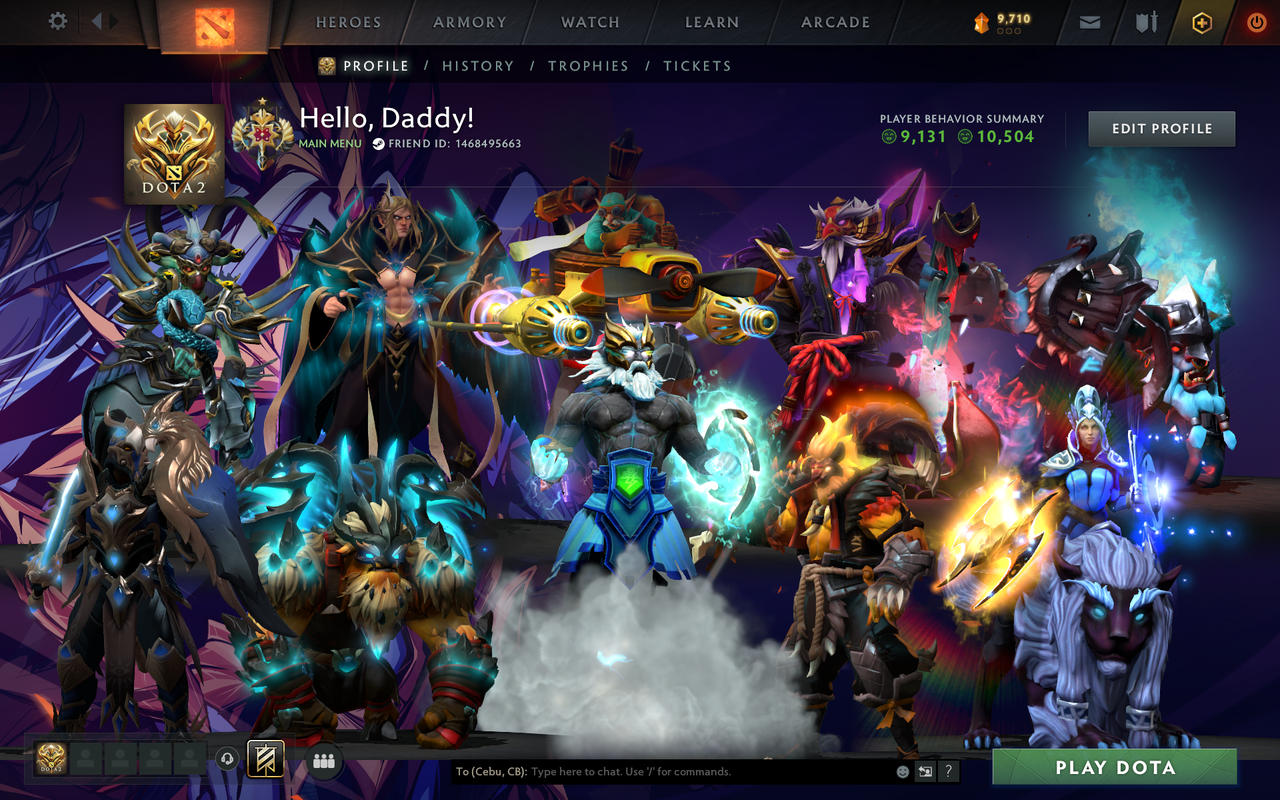Click the red power button to exit

click(x=1255, y=21)
